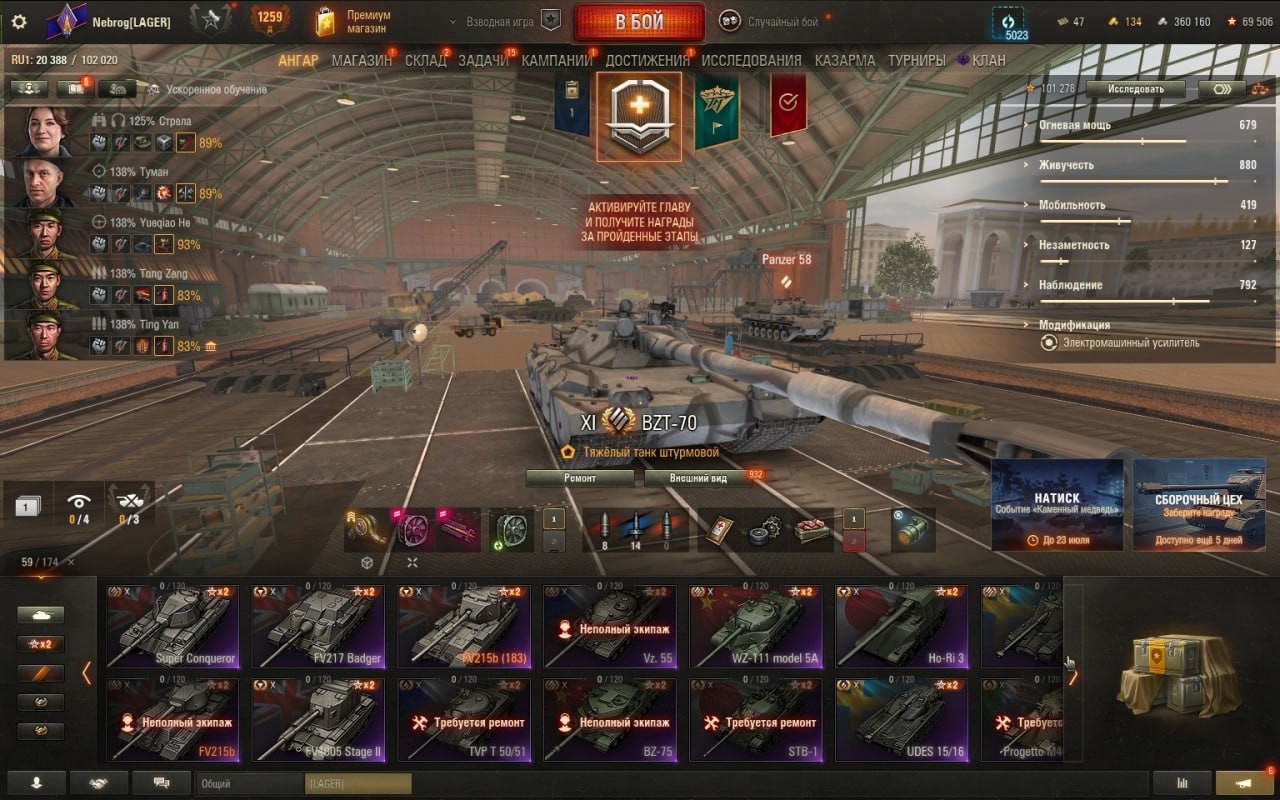The image size is (1280, 800).
Task: Switch to the КАЗАРМА tab
Action: [x=844, y=60]
